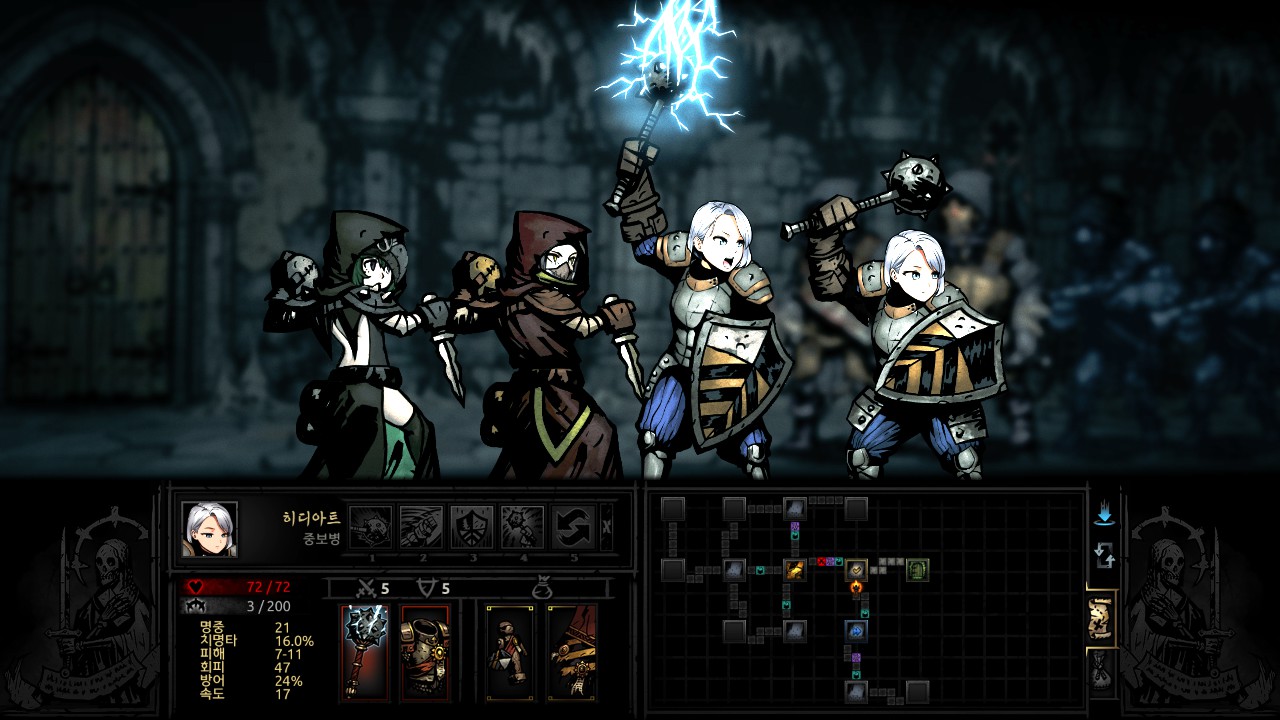Select the mace strike skill in slot 1
Screen dimensions: 1280x720
point(370,527)
